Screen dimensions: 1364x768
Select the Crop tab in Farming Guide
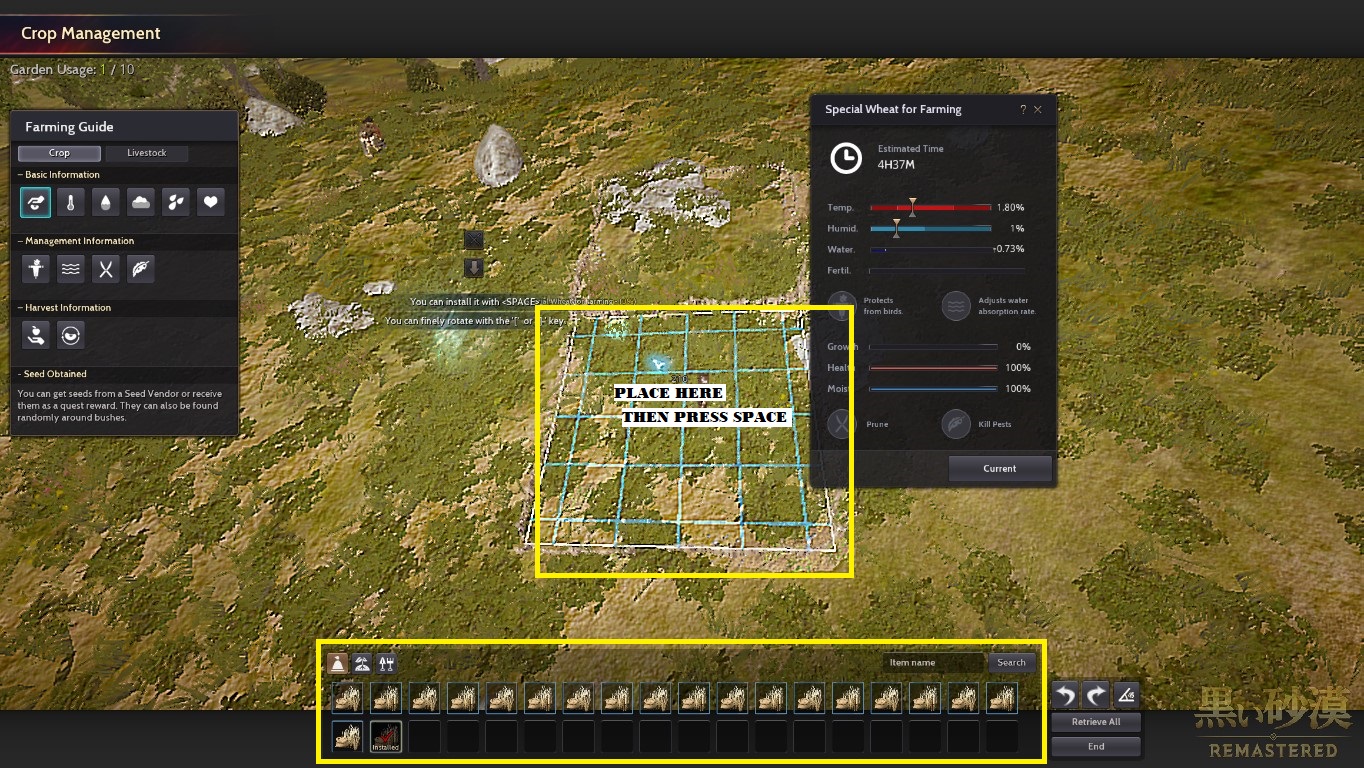[59, 153]
